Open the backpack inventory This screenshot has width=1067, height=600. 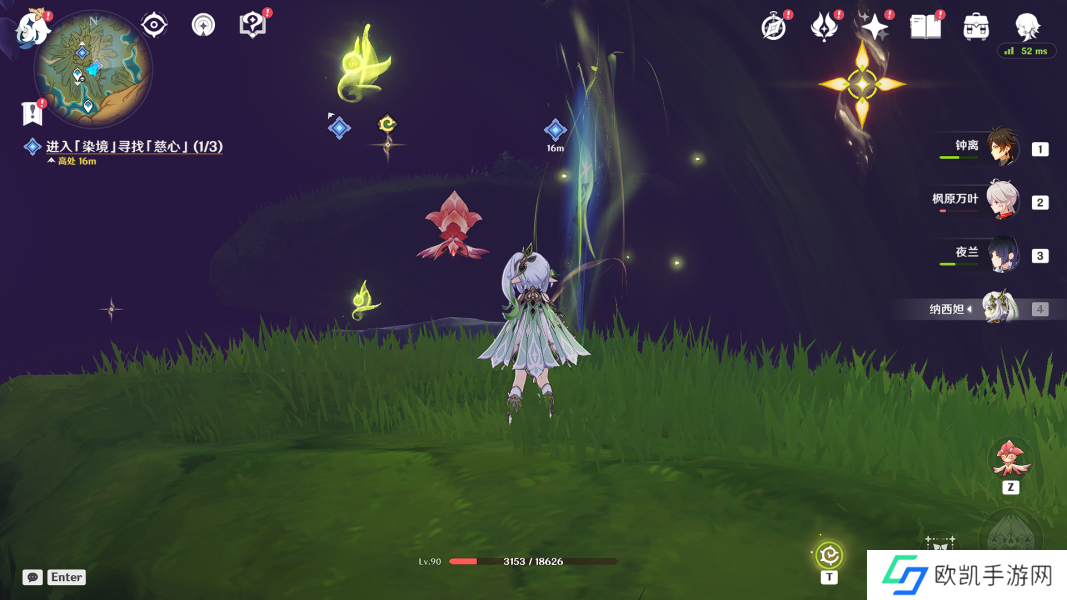tap(976, 27)
